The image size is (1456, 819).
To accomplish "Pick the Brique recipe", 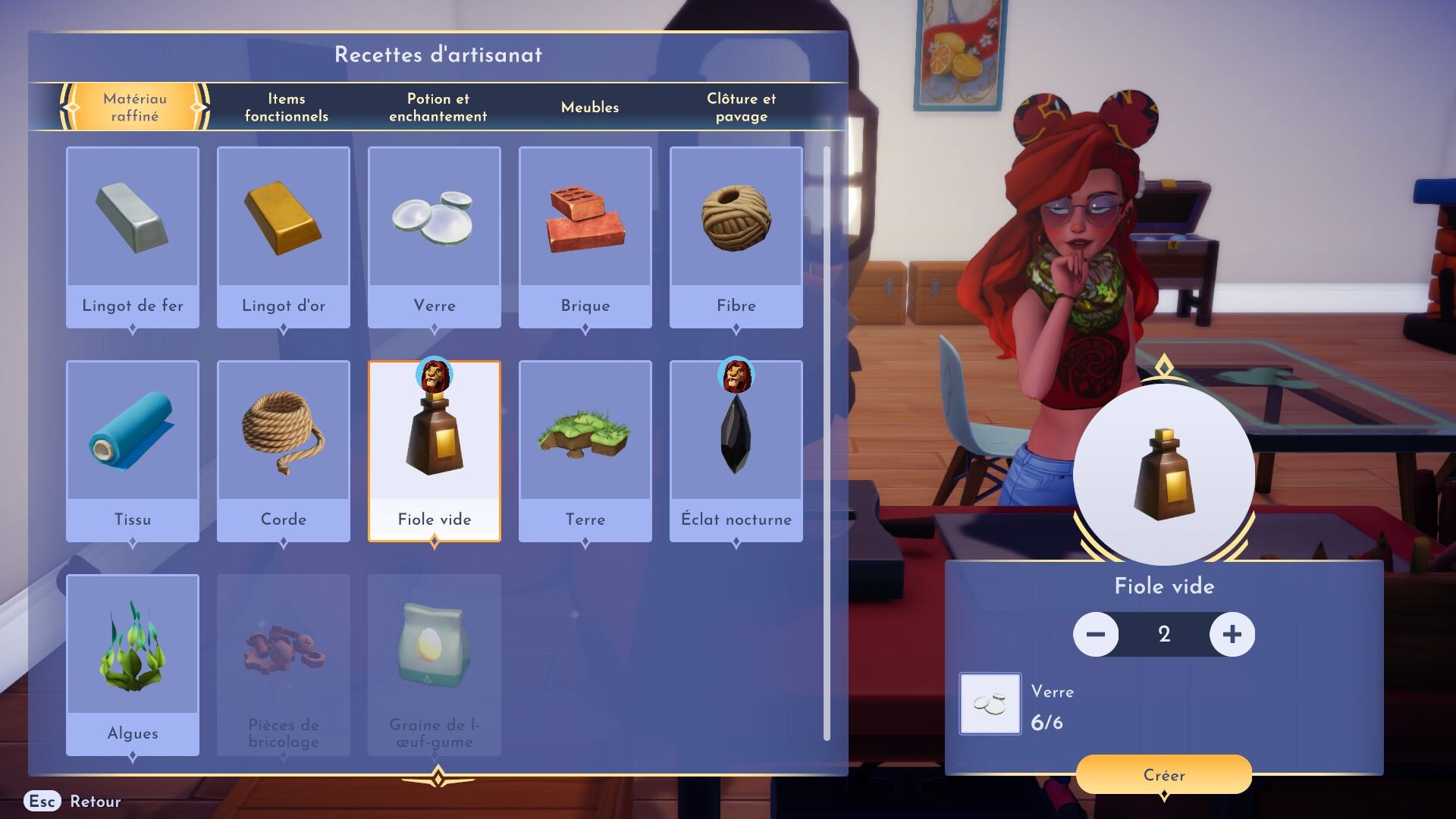I will (585, 237).
